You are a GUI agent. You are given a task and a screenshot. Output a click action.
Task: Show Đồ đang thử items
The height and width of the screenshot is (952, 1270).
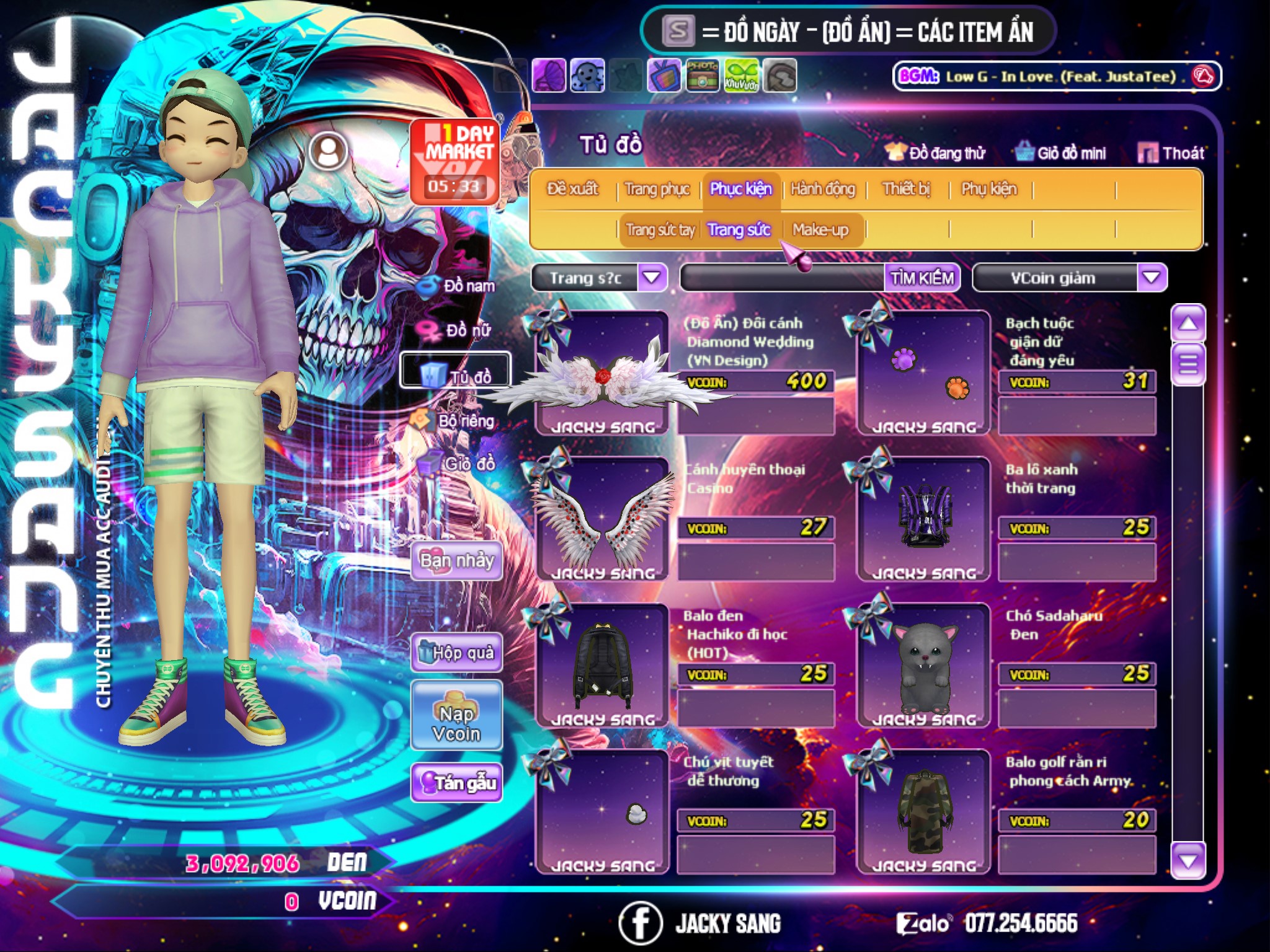[936, 152]
